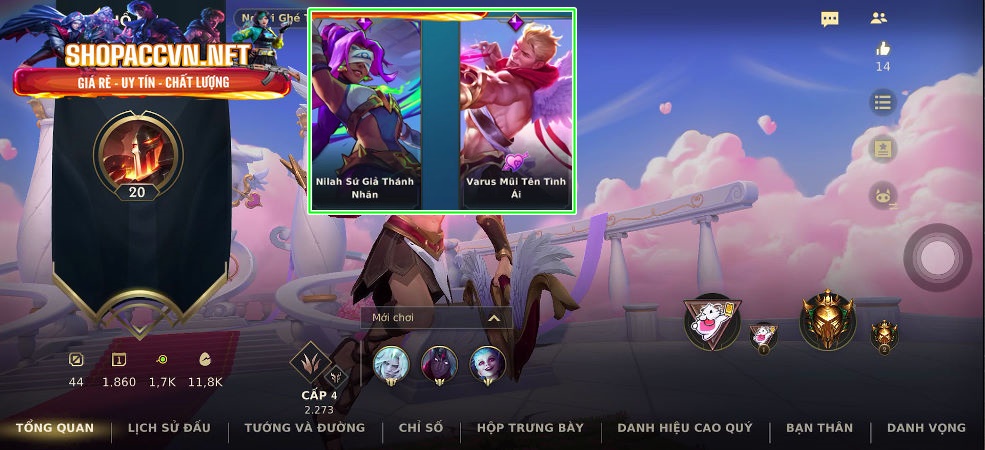
Task: Click the star card badge button
Action: point(882,149)
